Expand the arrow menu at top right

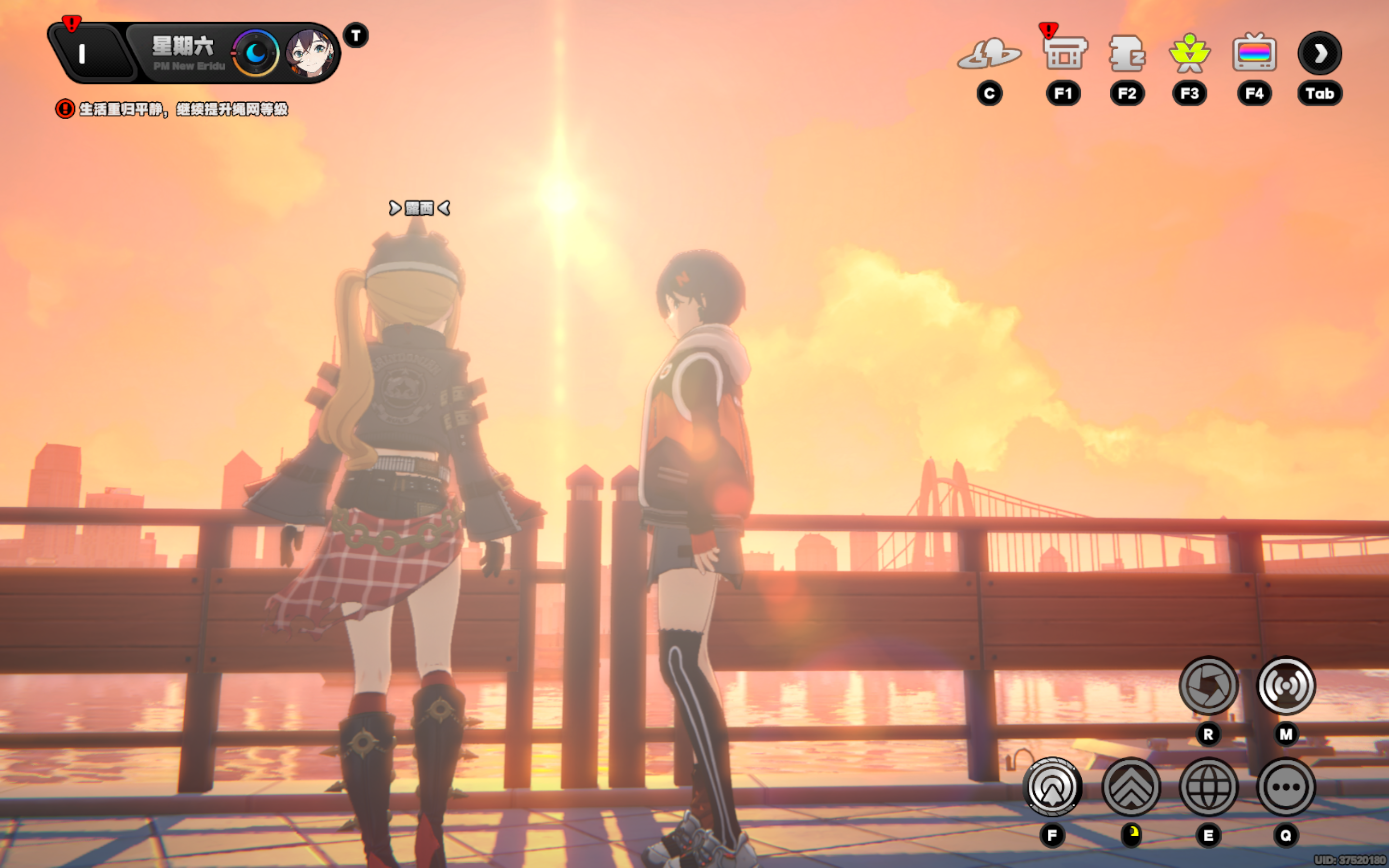click(x=1320, y=54)
